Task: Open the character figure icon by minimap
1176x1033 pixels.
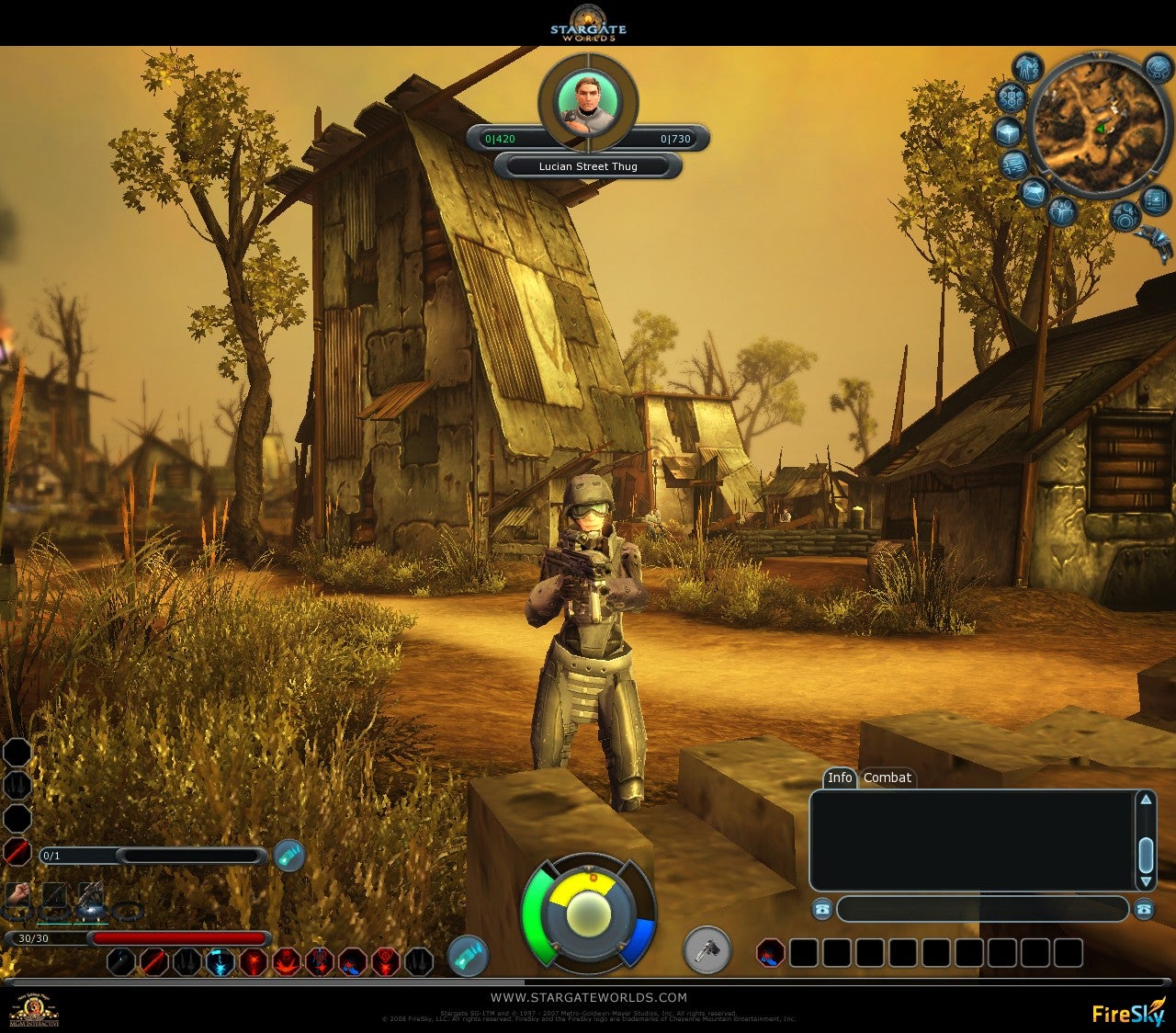Action: (x=1027, y=68)
